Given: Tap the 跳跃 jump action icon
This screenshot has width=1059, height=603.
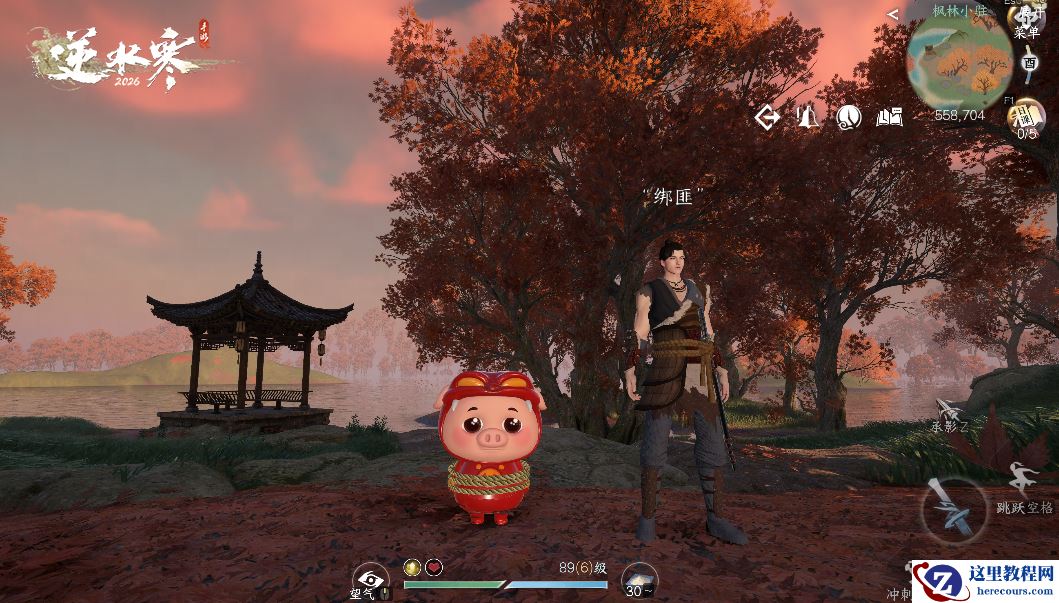Looking at the screenshot, I should coord(1022,479).
